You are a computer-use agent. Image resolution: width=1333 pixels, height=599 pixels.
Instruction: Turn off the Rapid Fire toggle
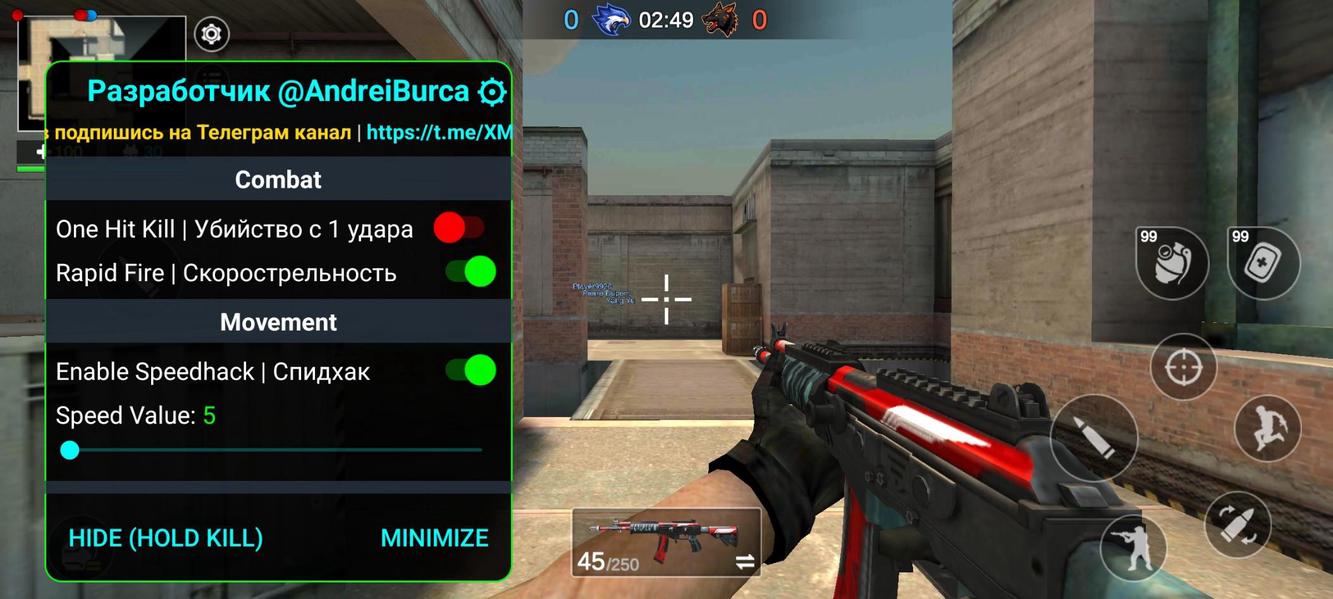click(471, 272)
